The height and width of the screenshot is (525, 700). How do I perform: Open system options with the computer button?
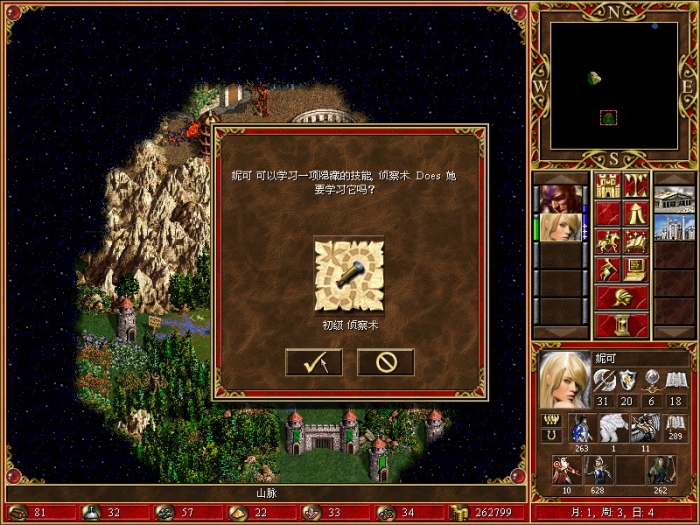point(636,269)
